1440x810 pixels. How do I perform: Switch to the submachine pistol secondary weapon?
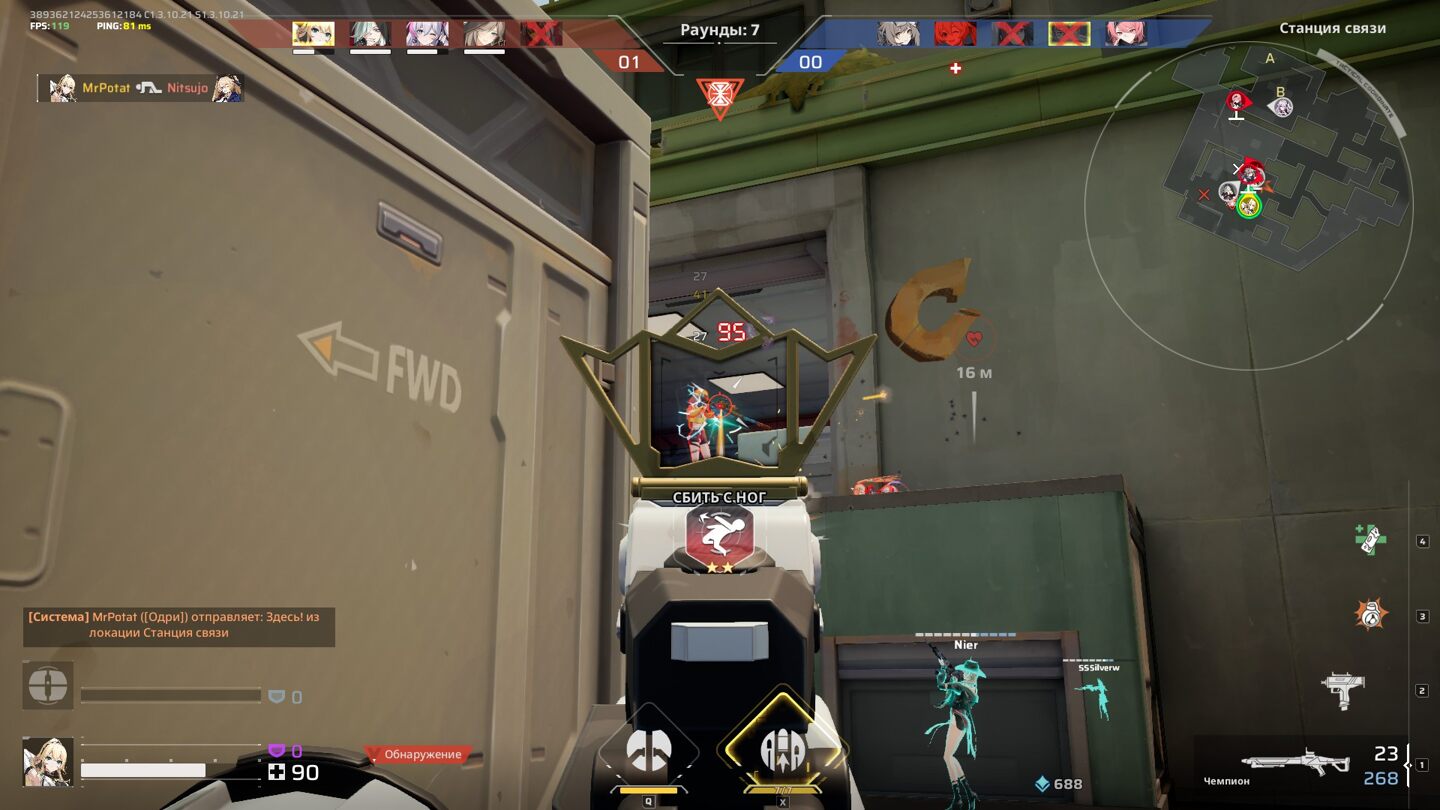point(1343,690)
